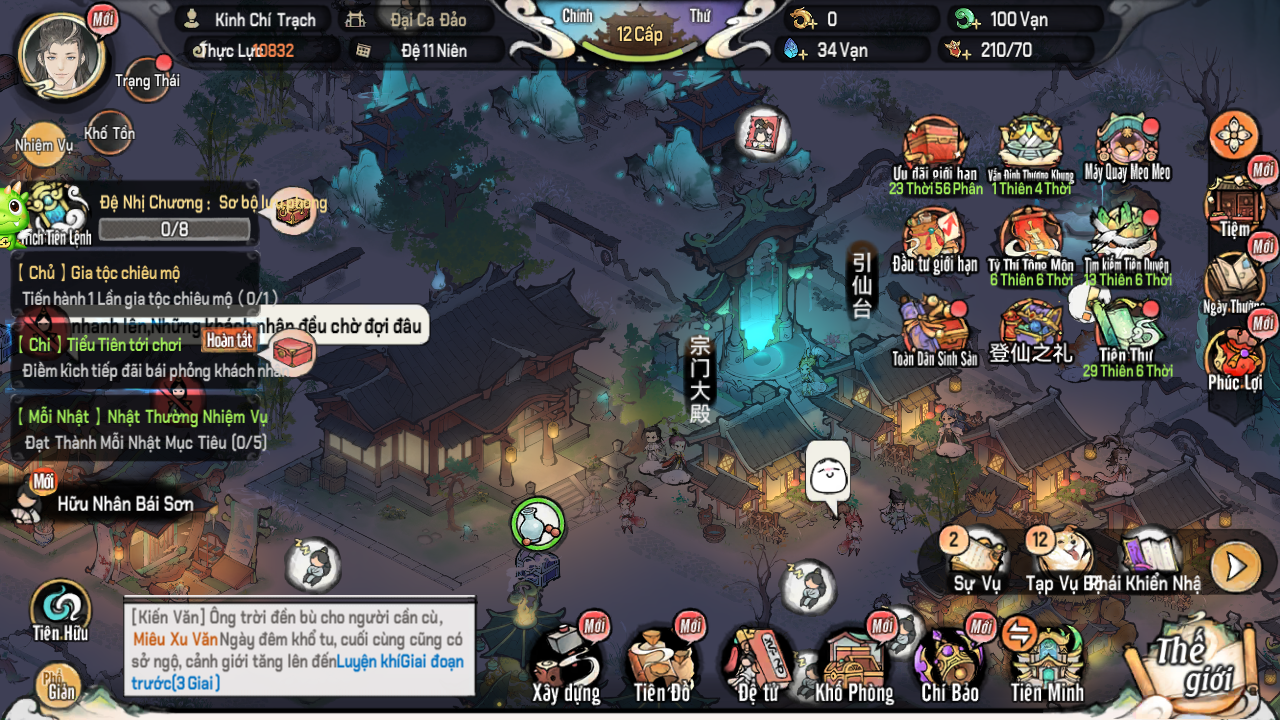Screen dimensions: 1280x720
Task: Open the Nhiệm Vụ quest menu
Action: 43,142
